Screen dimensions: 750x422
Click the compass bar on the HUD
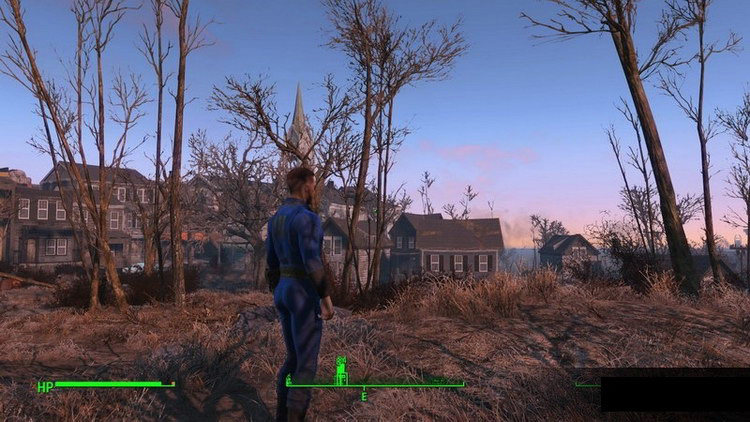click(x=375, y=385)
